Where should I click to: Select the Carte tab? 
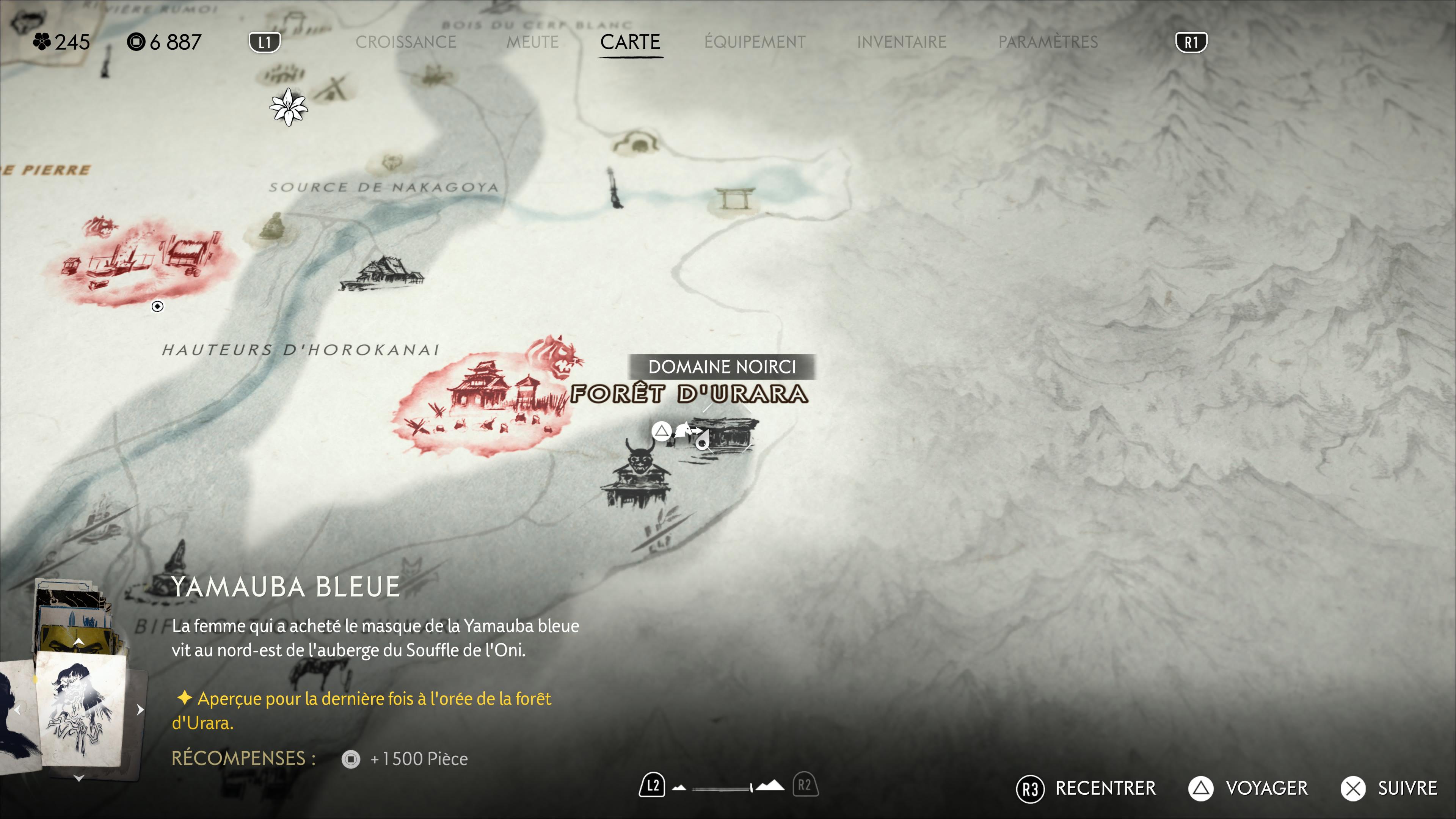coord(630,42)
